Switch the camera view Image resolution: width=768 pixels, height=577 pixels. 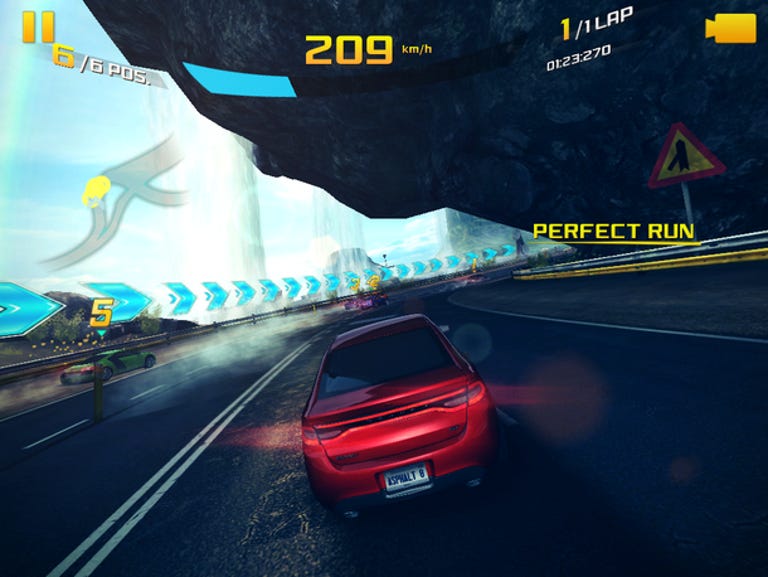pos(730,29)
